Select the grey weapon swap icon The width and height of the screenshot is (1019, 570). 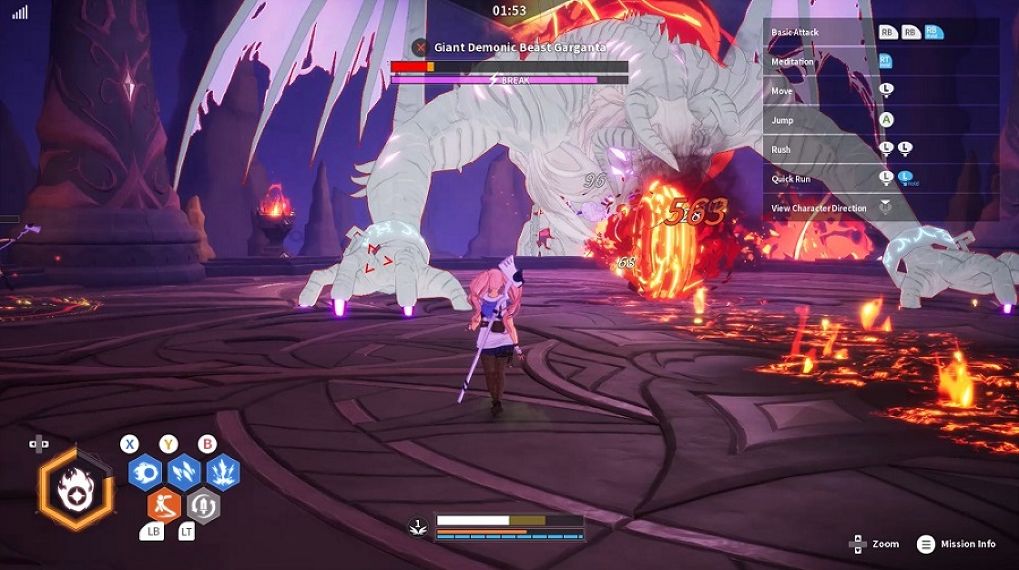click(203, 505)
